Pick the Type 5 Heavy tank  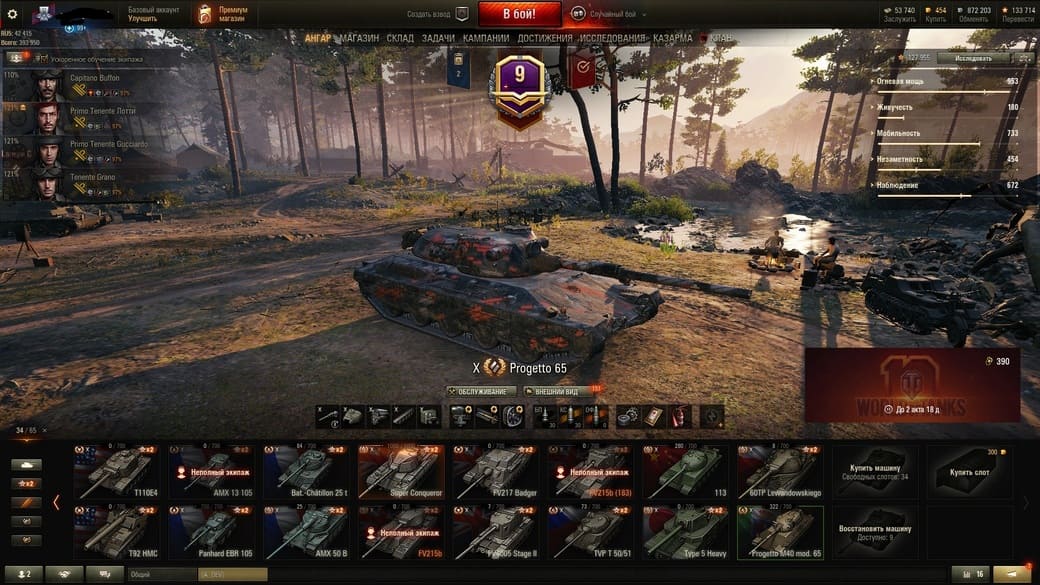[x=686, y=532]
